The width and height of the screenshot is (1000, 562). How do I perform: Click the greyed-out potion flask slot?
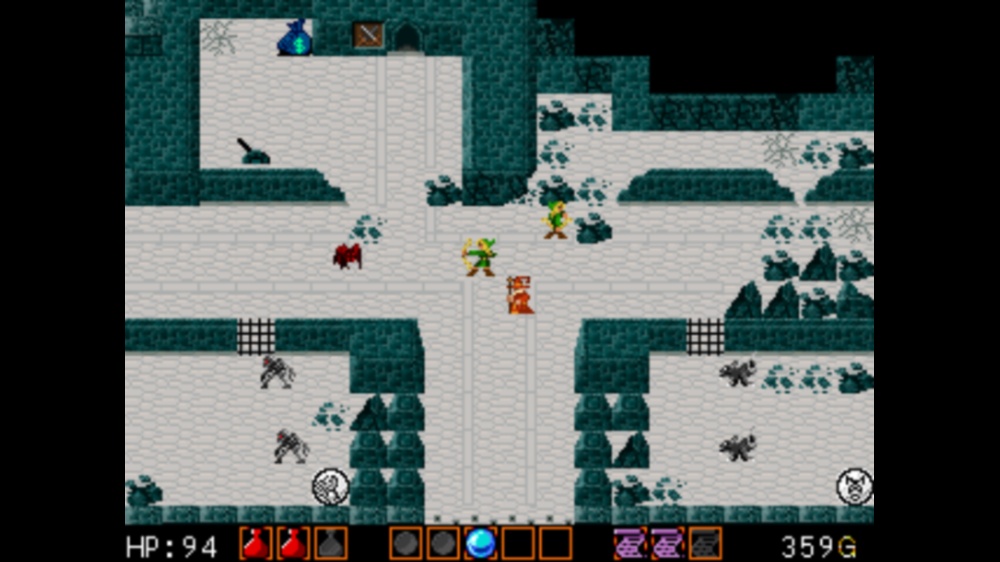(x=331, y=543)
